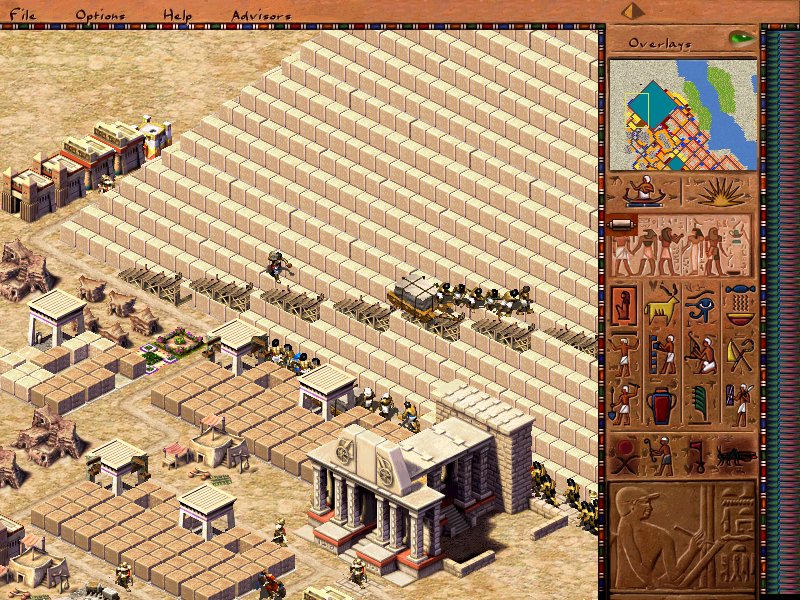The width and height of the screenshot is (800, 600).
Task: Open the Advisors menu
Action: click(x=261, y=15)
